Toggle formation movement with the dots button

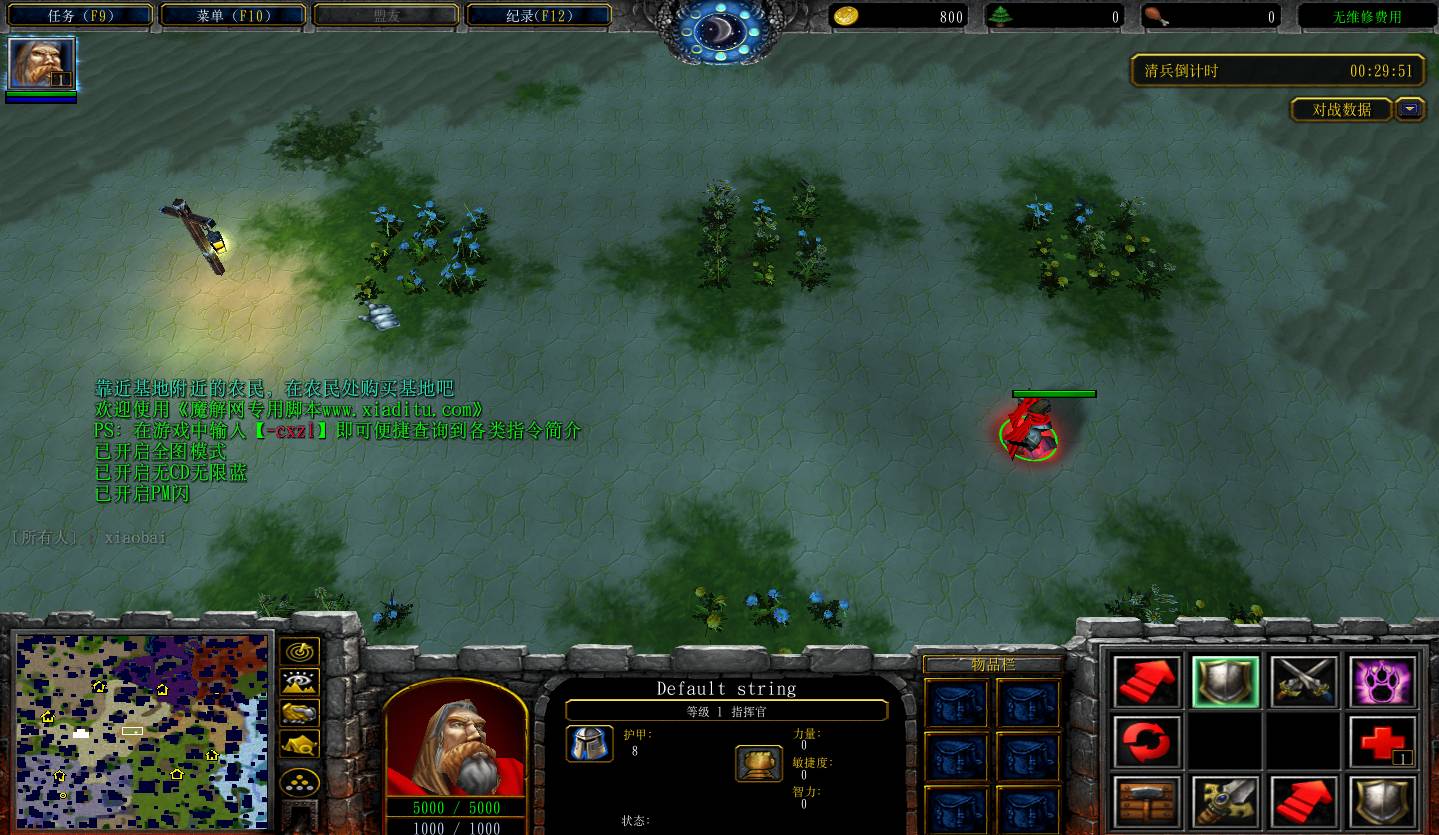click(299, 780)
